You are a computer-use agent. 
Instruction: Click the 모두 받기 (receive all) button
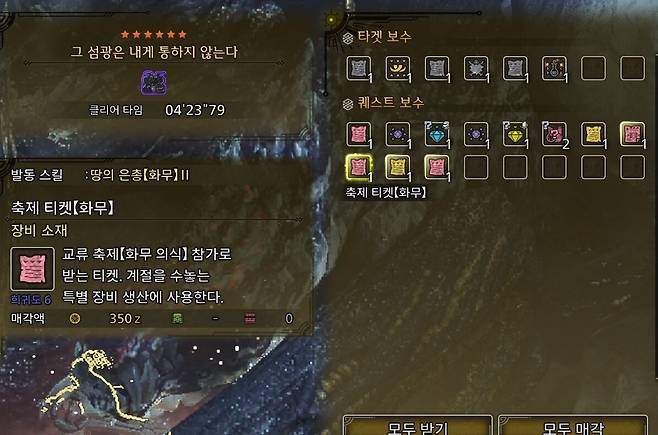pos(417,427)
